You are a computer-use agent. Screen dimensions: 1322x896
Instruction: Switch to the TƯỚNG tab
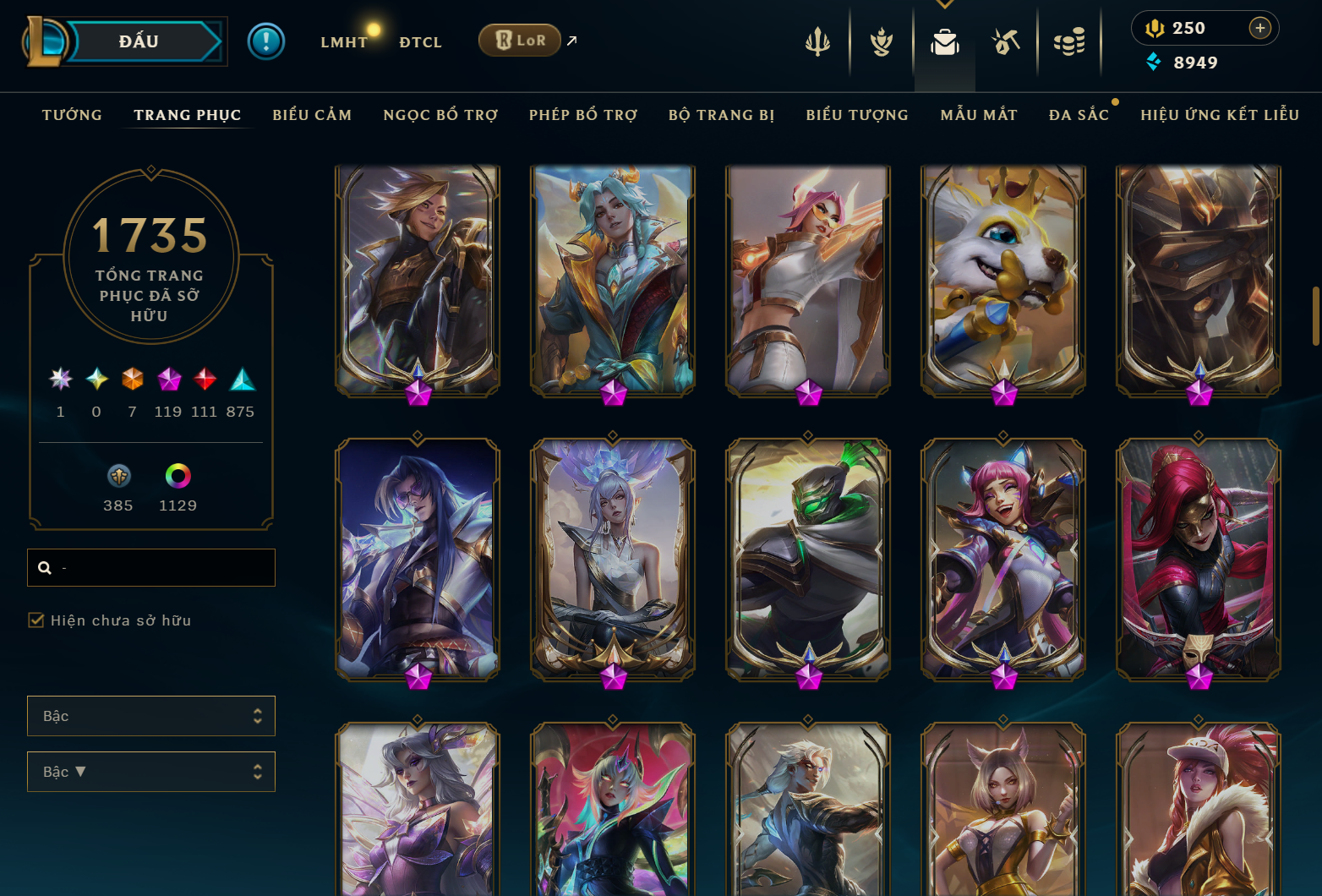point(72,114)
